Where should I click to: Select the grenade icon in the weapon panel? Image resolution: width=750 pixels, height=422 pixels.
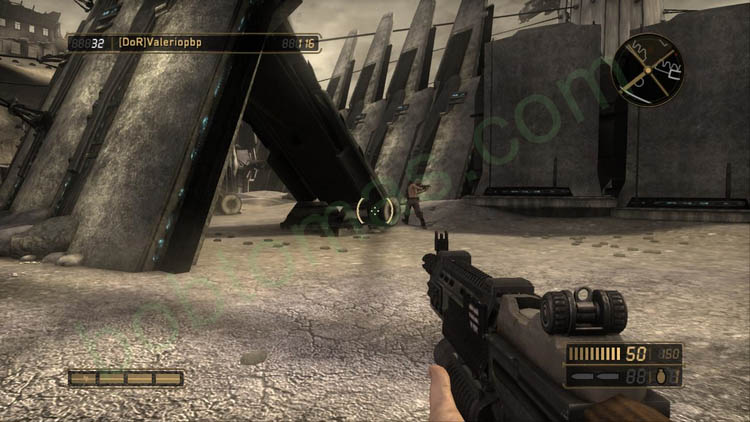coord(663,376)
